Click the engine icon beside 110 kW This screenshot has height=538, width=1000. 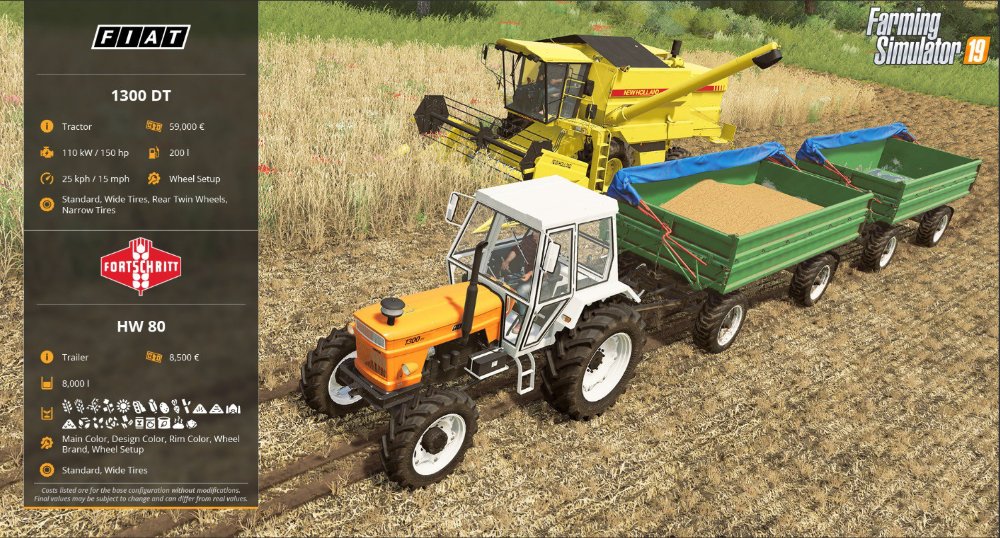[46, 153]
